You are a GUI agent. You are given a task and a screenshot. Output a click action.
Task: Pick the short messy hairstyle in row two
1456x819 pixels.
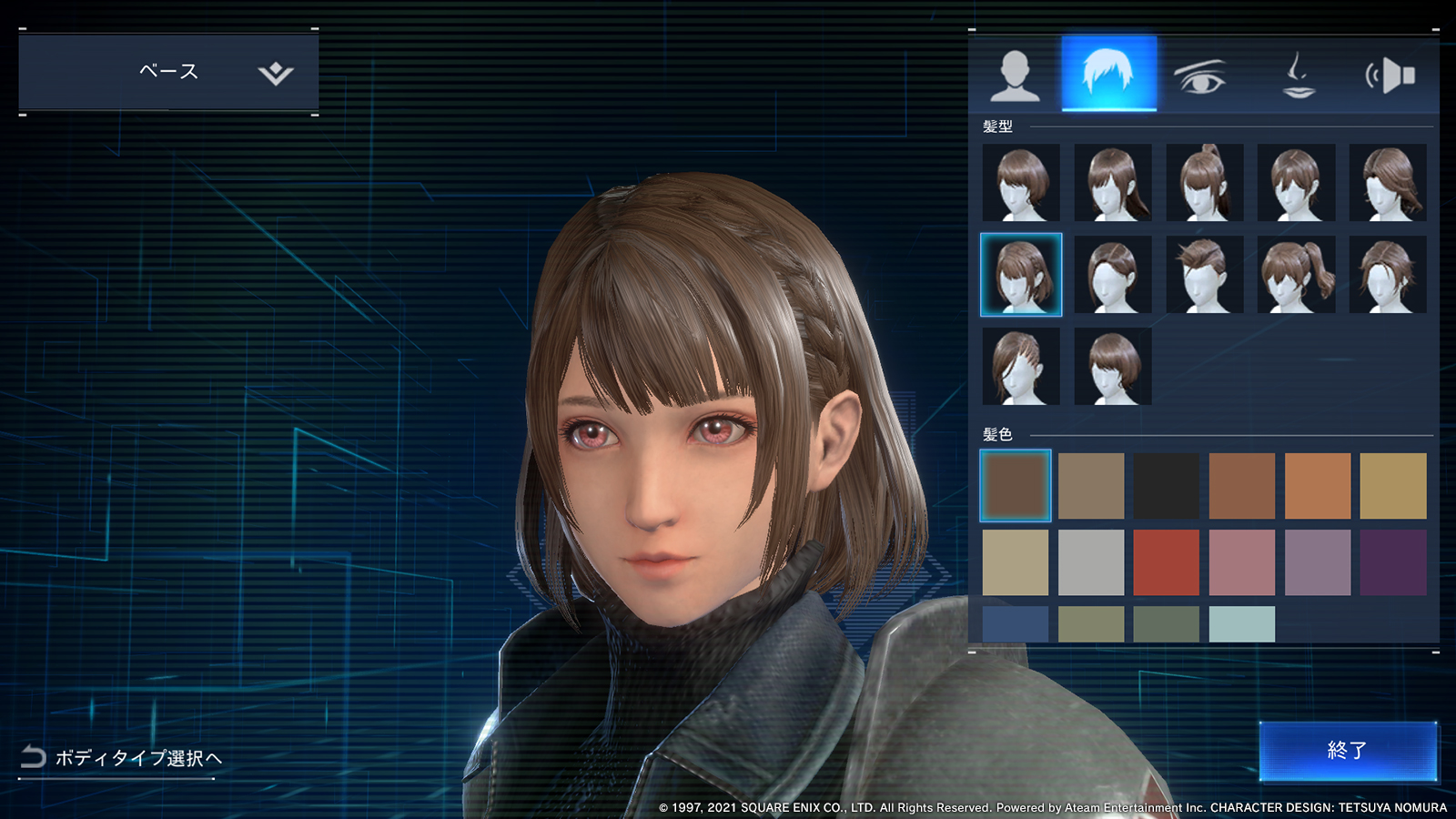coord(1207,274)
